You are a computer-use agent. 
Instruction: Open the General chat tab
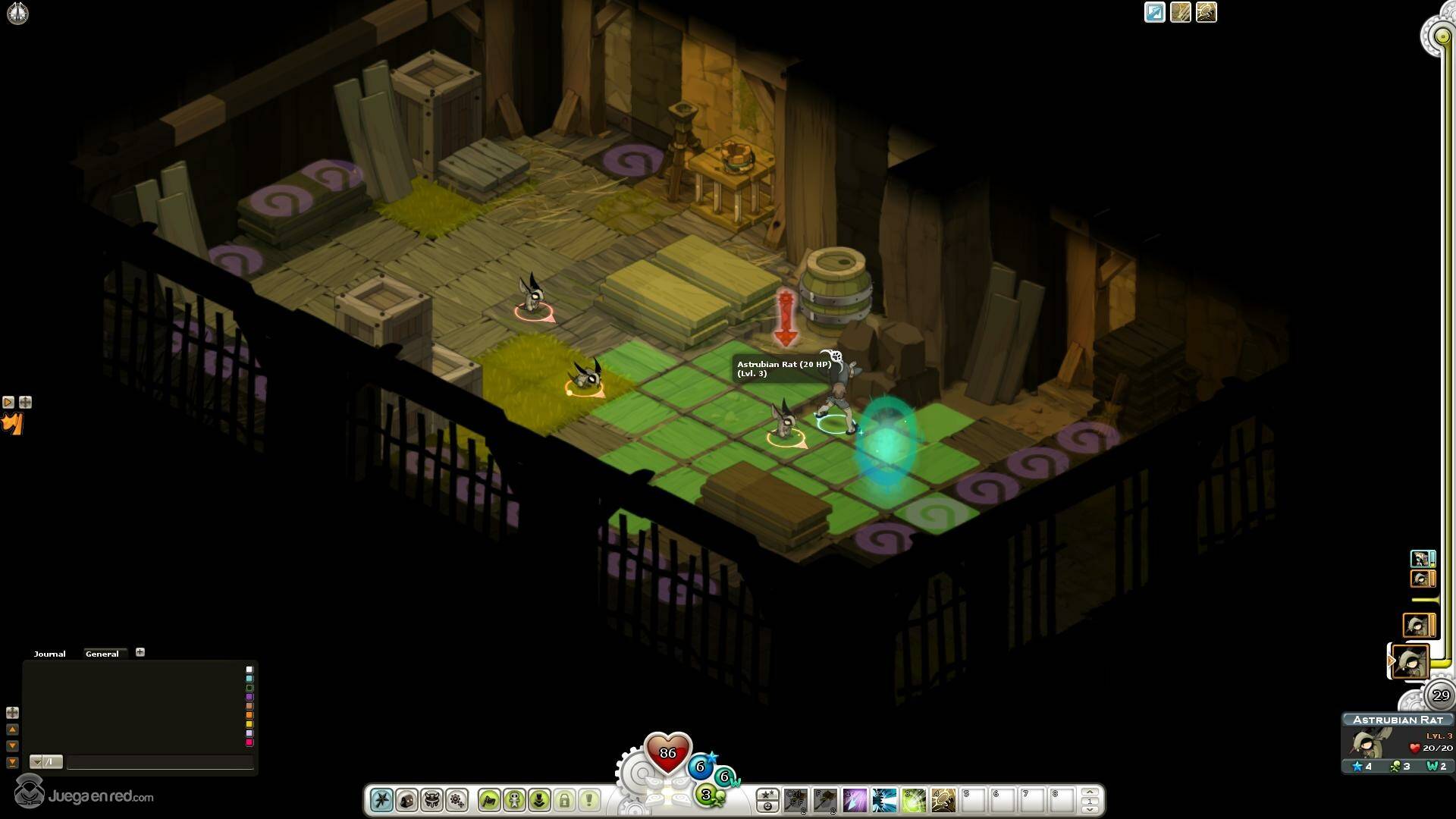pyautogui.click(x=102, y=654)
